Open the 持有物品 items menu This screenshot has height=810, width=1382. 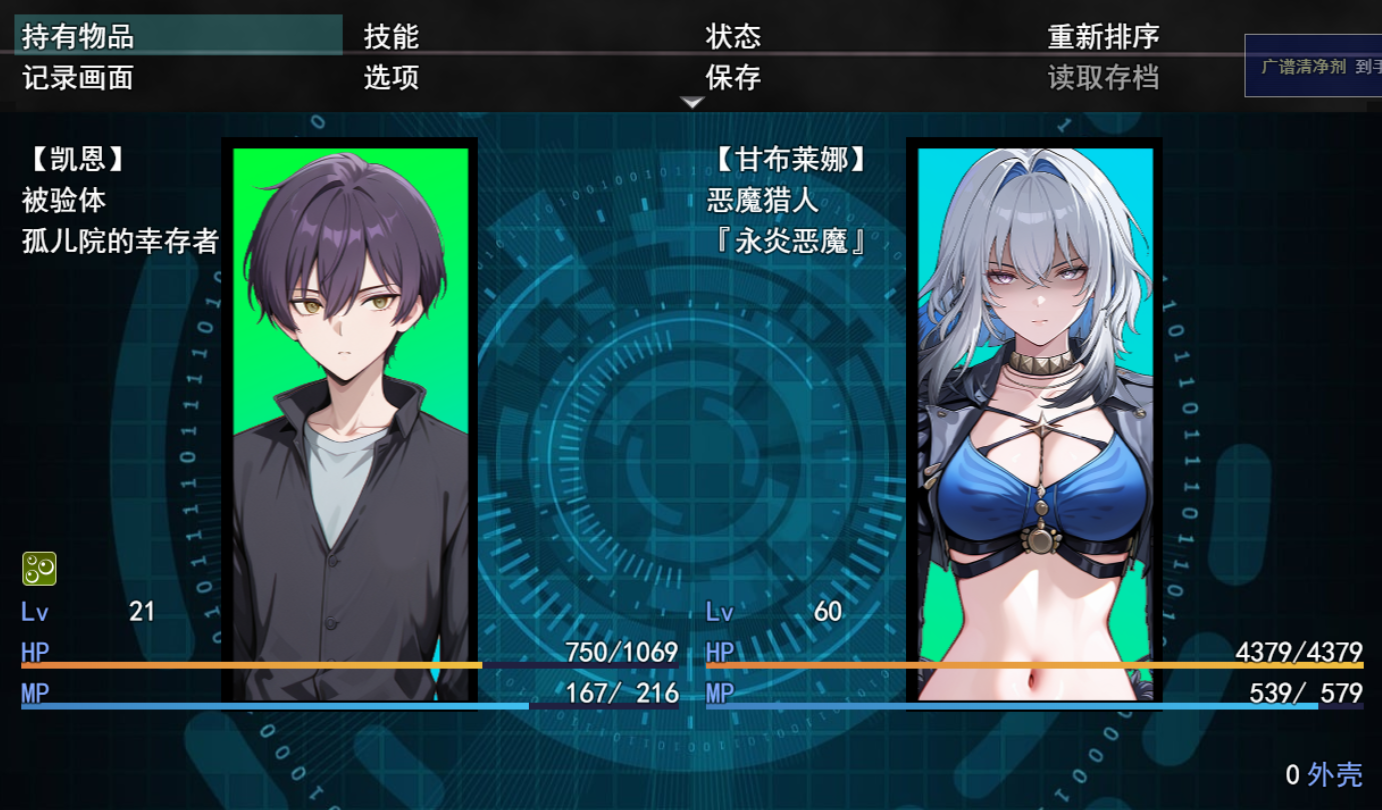coord(78,37)
